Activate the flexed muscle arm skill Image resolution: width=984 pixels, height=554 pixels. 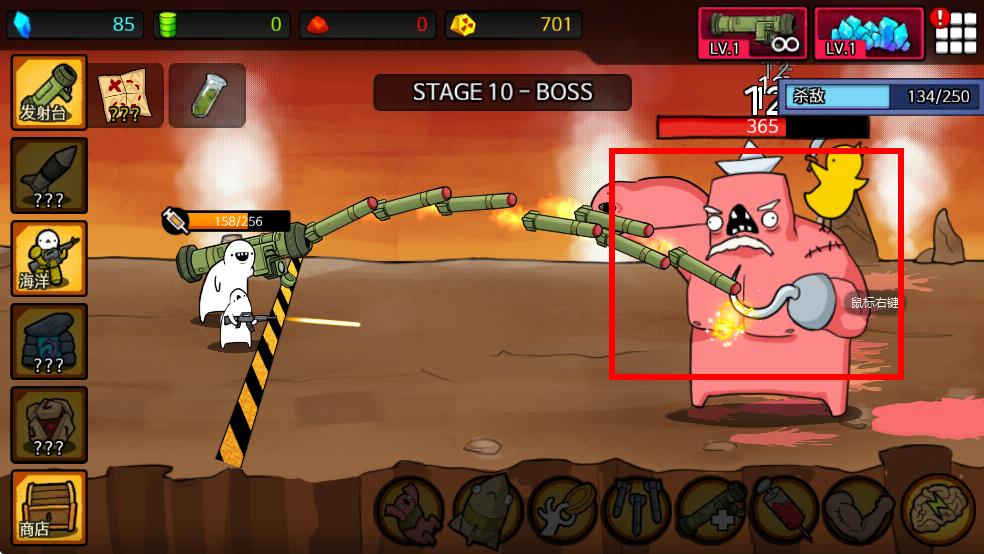pyautogui.click(x=861, y=508)
